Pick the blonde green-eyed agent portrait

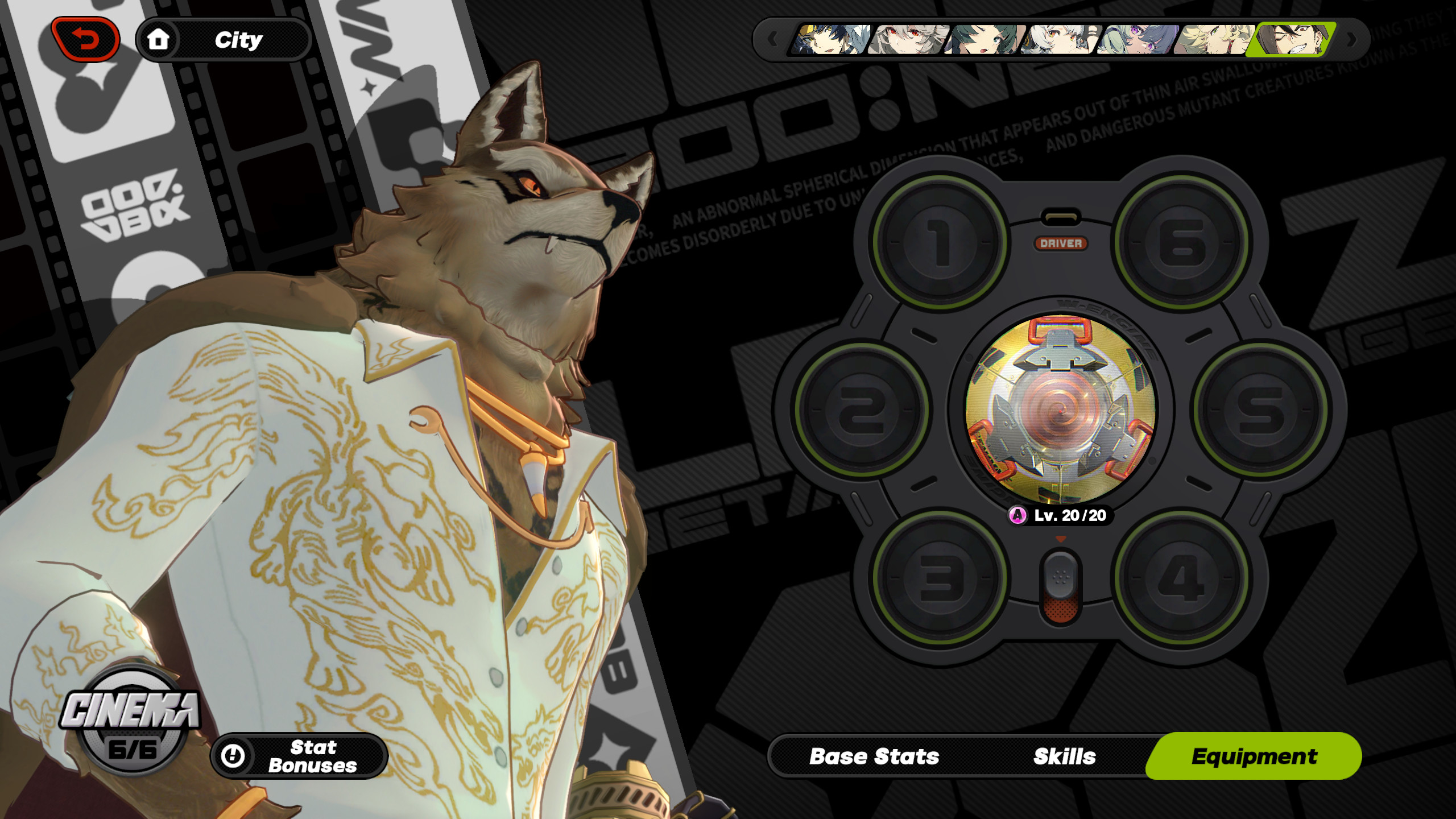(x=1214, y=39)
